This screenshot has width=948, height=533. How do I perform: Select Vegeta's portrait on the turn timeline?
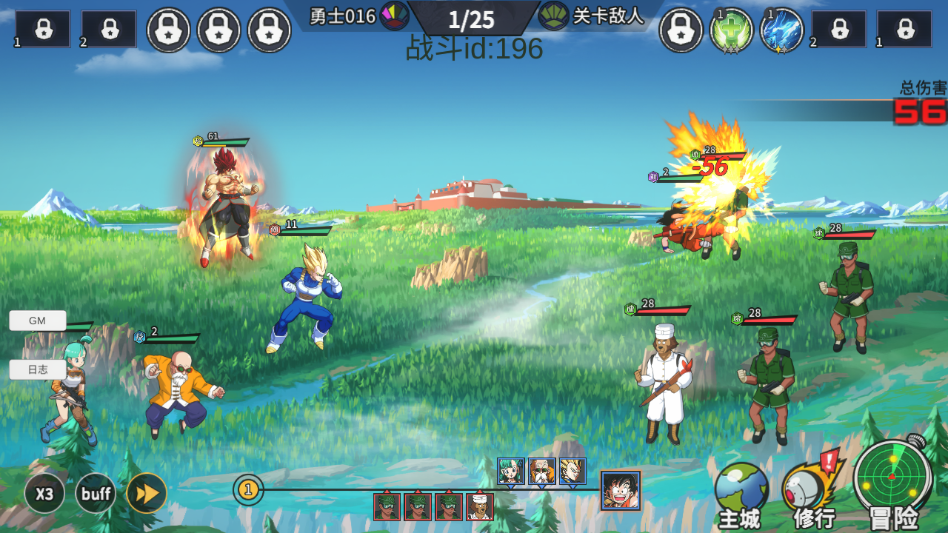tap(572, 471)
